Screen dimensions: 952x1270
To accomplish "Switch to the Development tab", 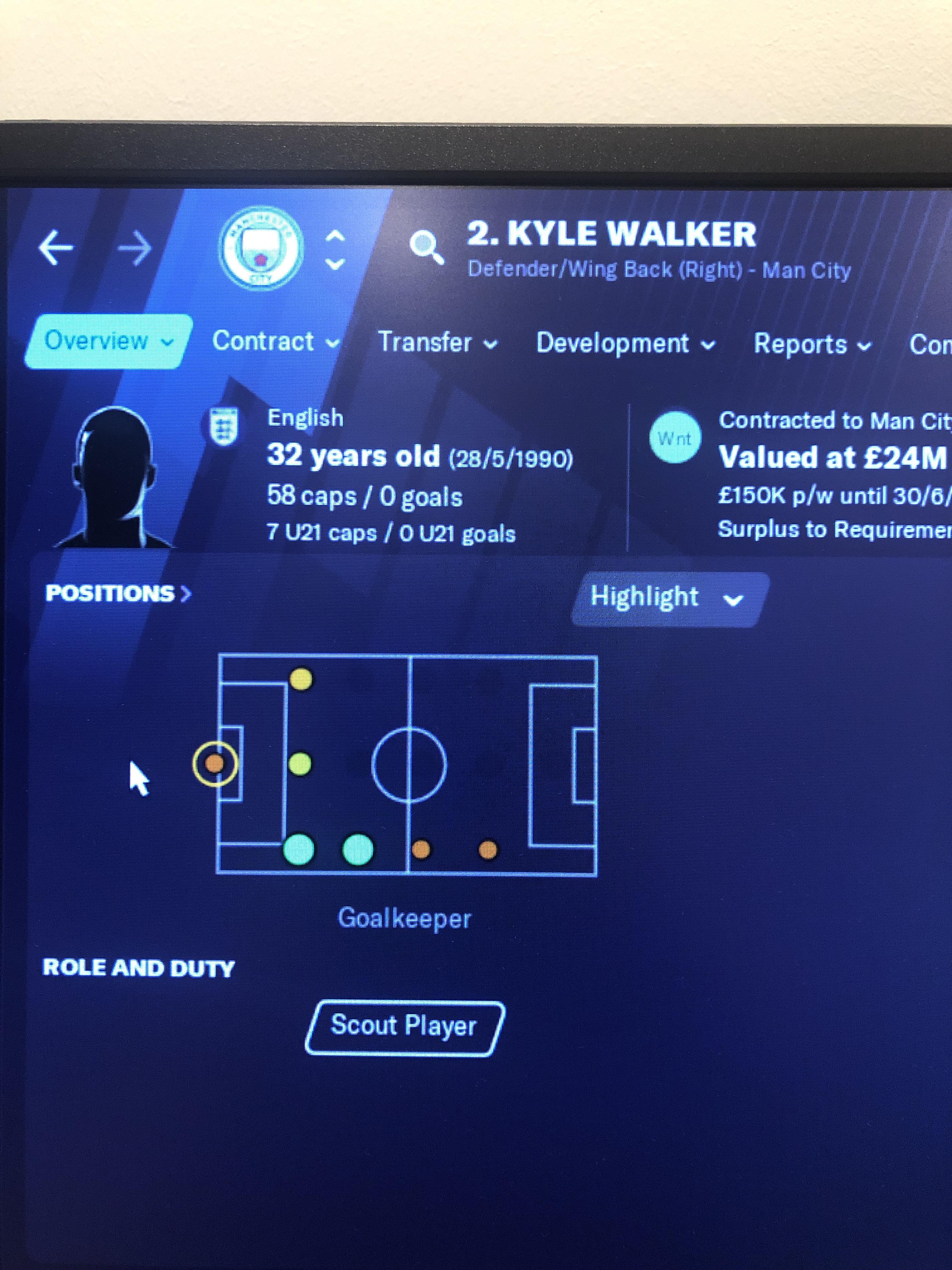I will [x=615, y=343].
